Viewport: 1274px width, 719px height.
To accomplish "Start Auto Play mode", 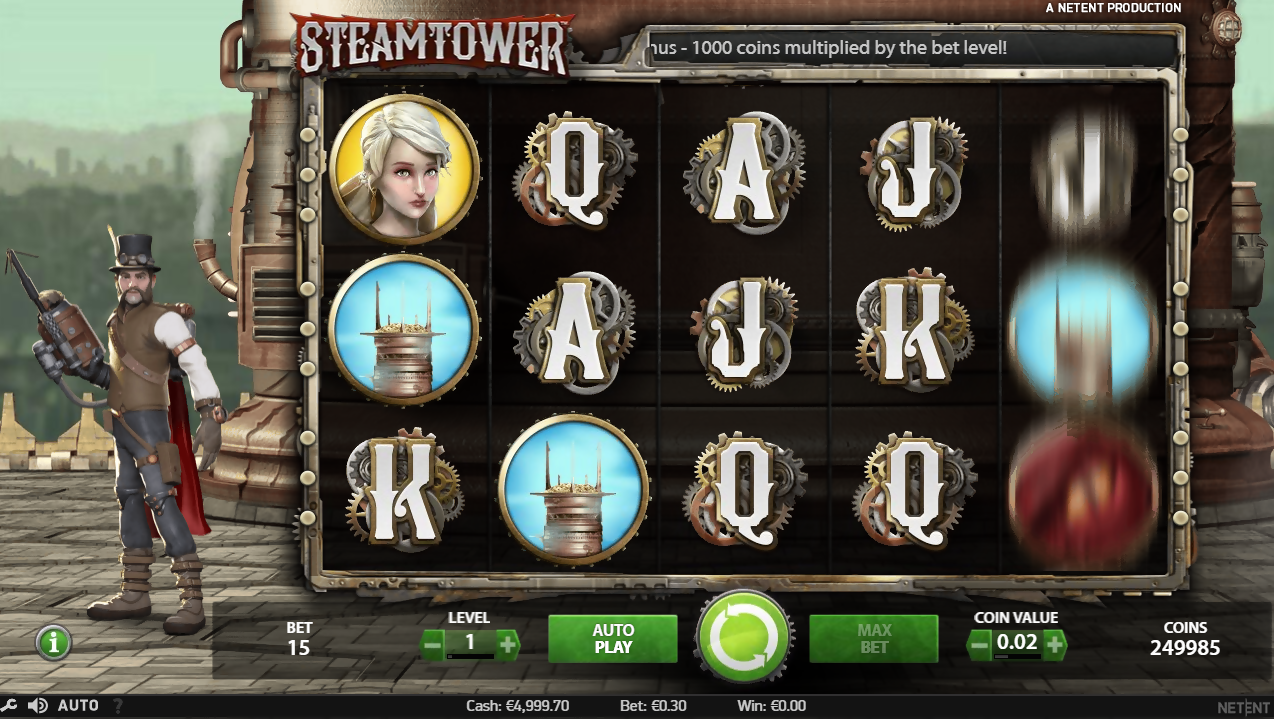I will (612, 638).
